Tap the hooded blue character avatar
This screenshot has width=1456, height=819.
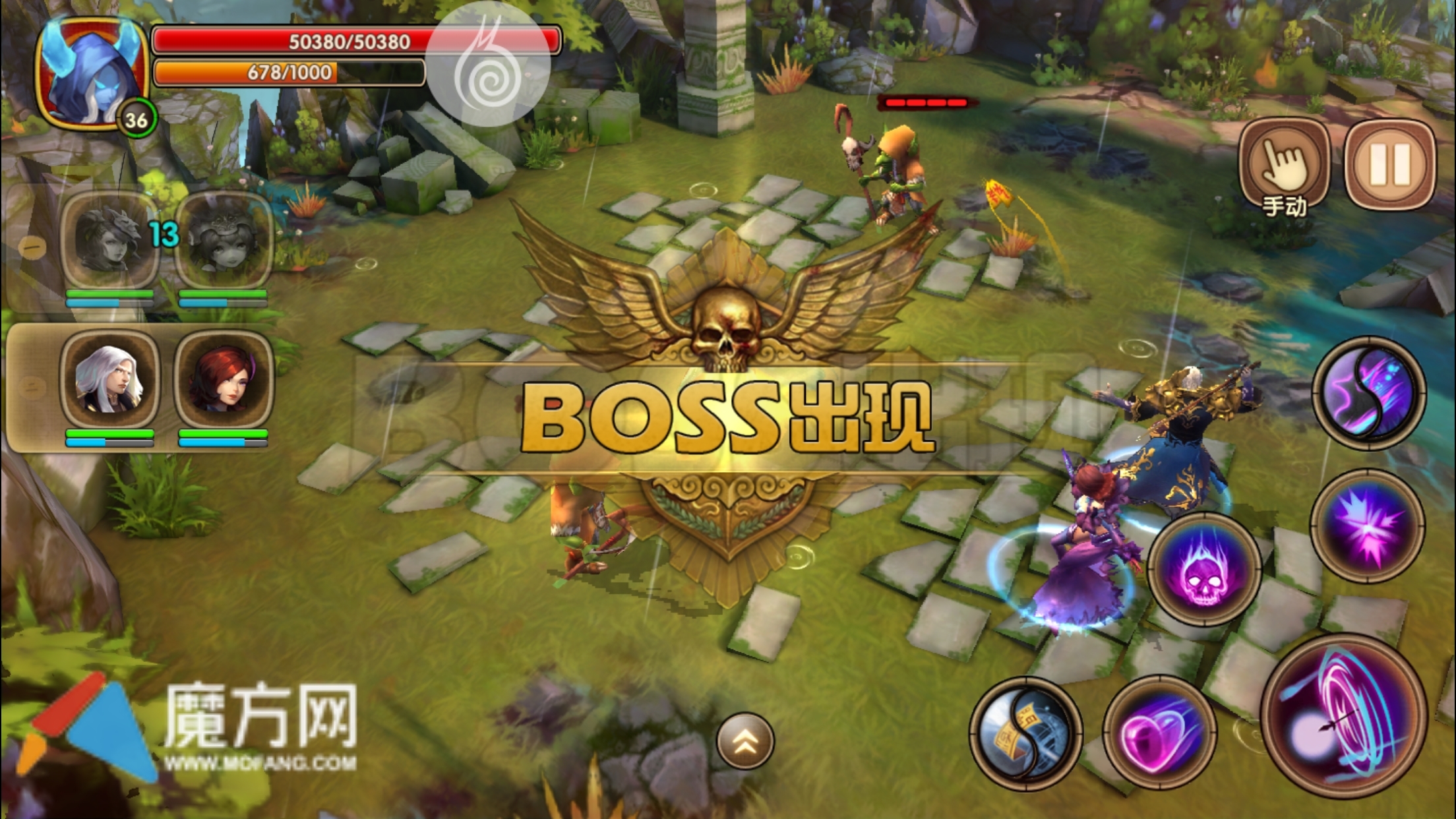click(x=90, y=73)
